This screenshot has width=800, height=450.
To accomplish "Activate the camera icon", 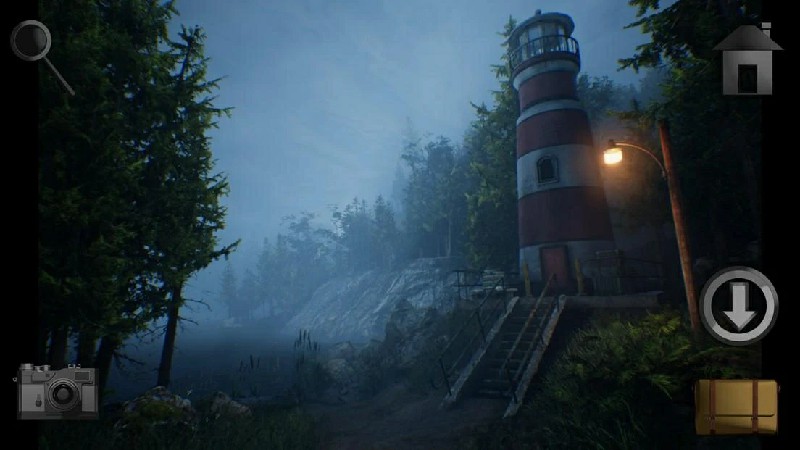I will click(57, 391).
